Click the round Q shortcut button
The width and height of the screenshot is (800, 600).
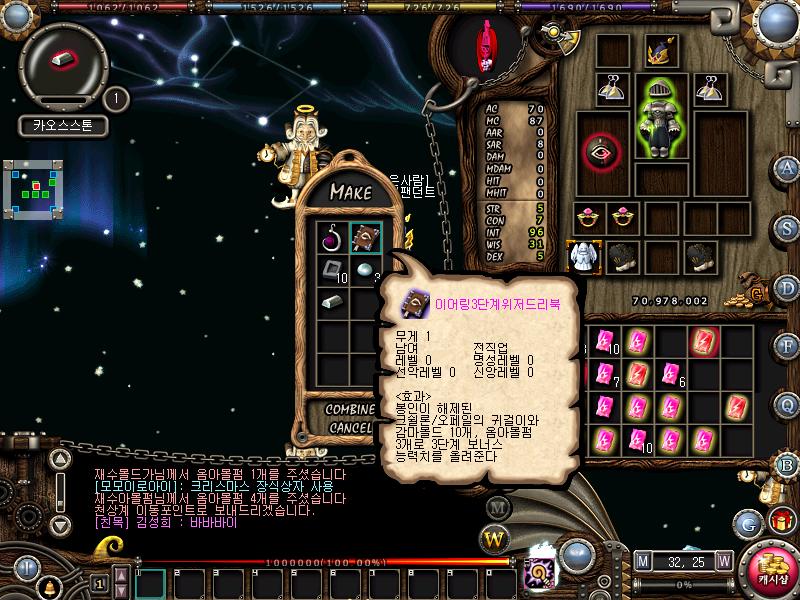[x=788, y=405]
